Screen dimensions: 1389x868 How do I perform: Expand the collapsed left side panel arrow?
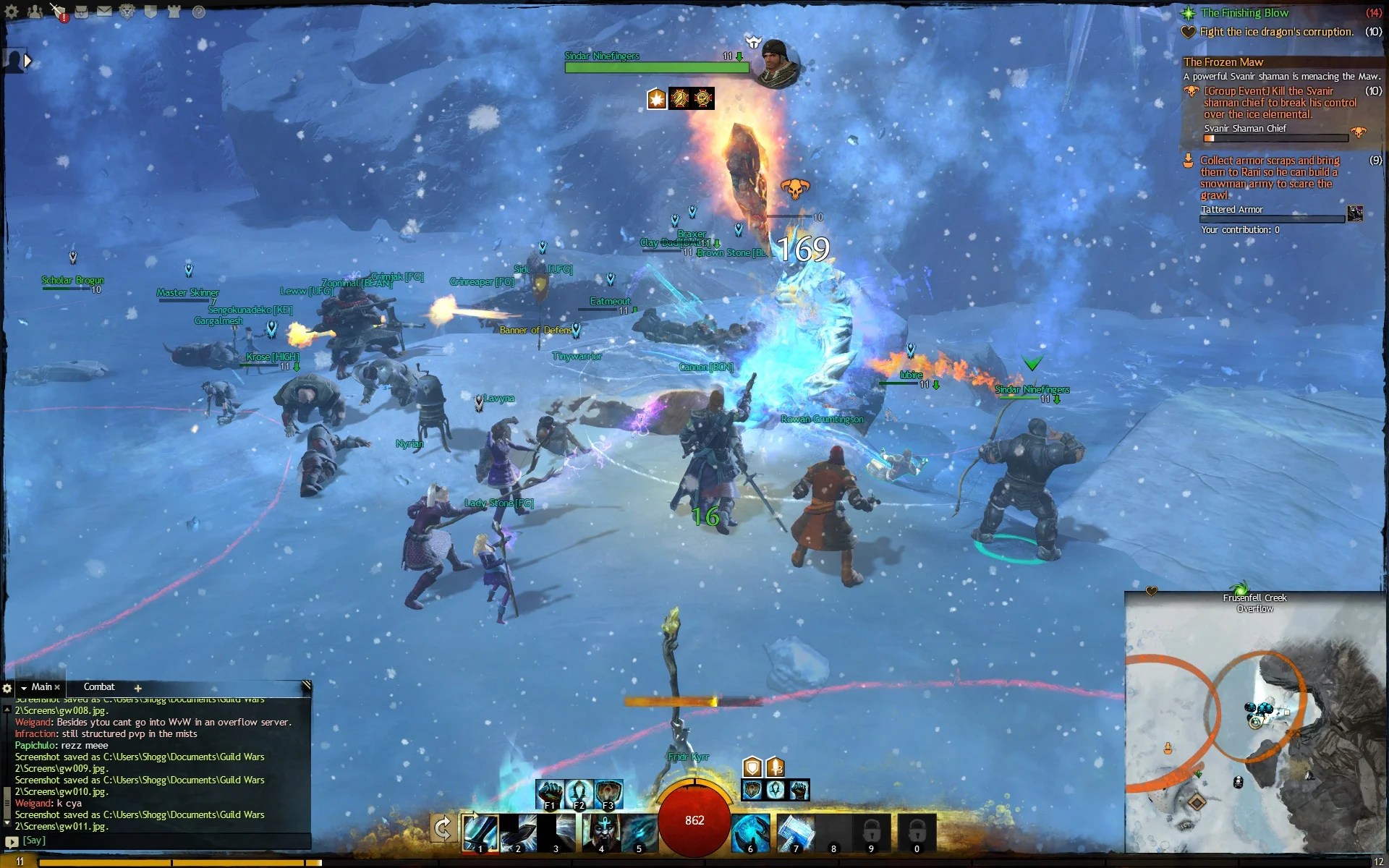pyautogui.click(x=27, y=61)
